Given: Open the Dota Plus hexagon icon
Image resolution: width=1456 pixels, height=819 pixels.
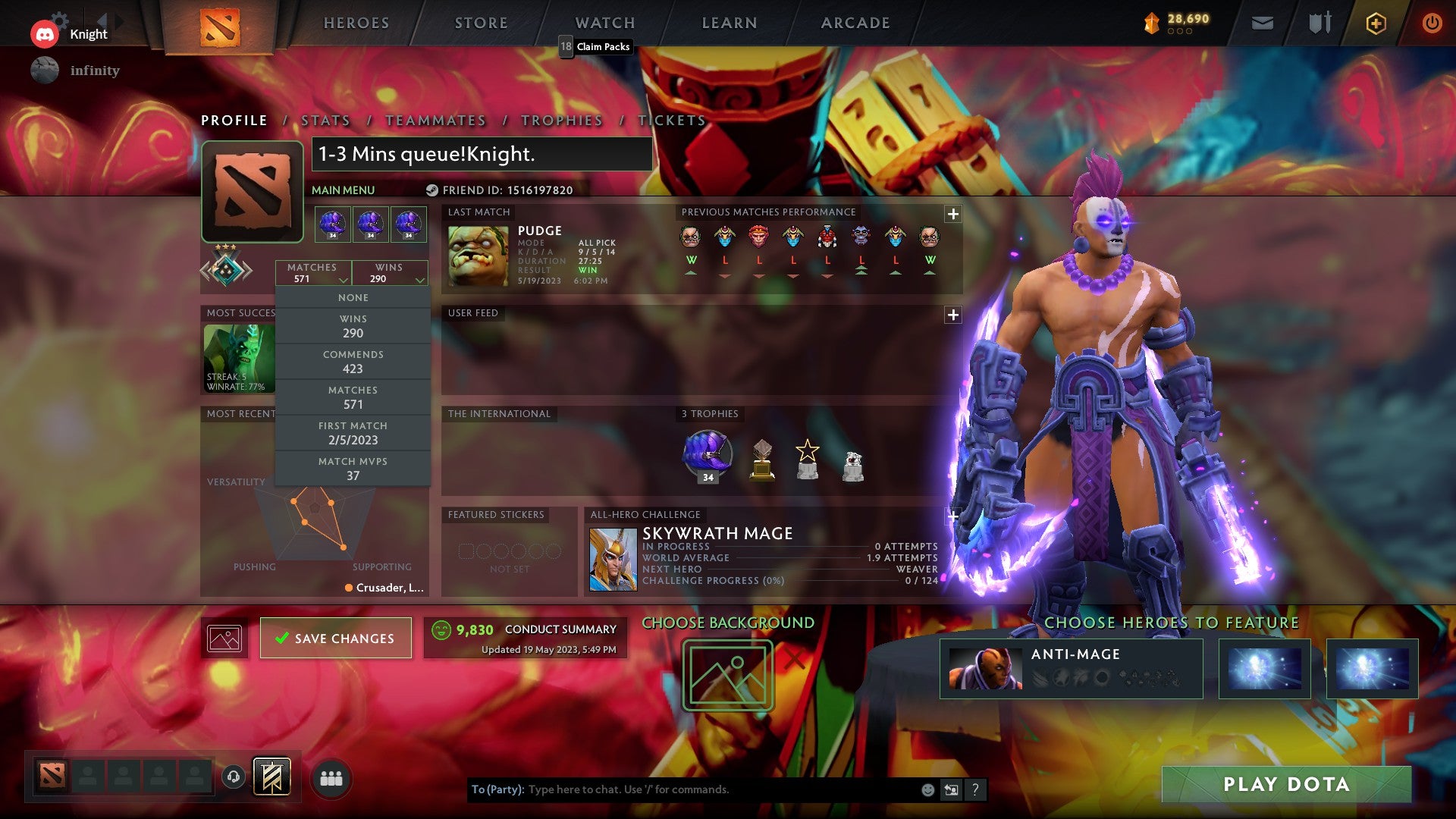Looking at the screenshot, I should click(x=1376, y=23).
